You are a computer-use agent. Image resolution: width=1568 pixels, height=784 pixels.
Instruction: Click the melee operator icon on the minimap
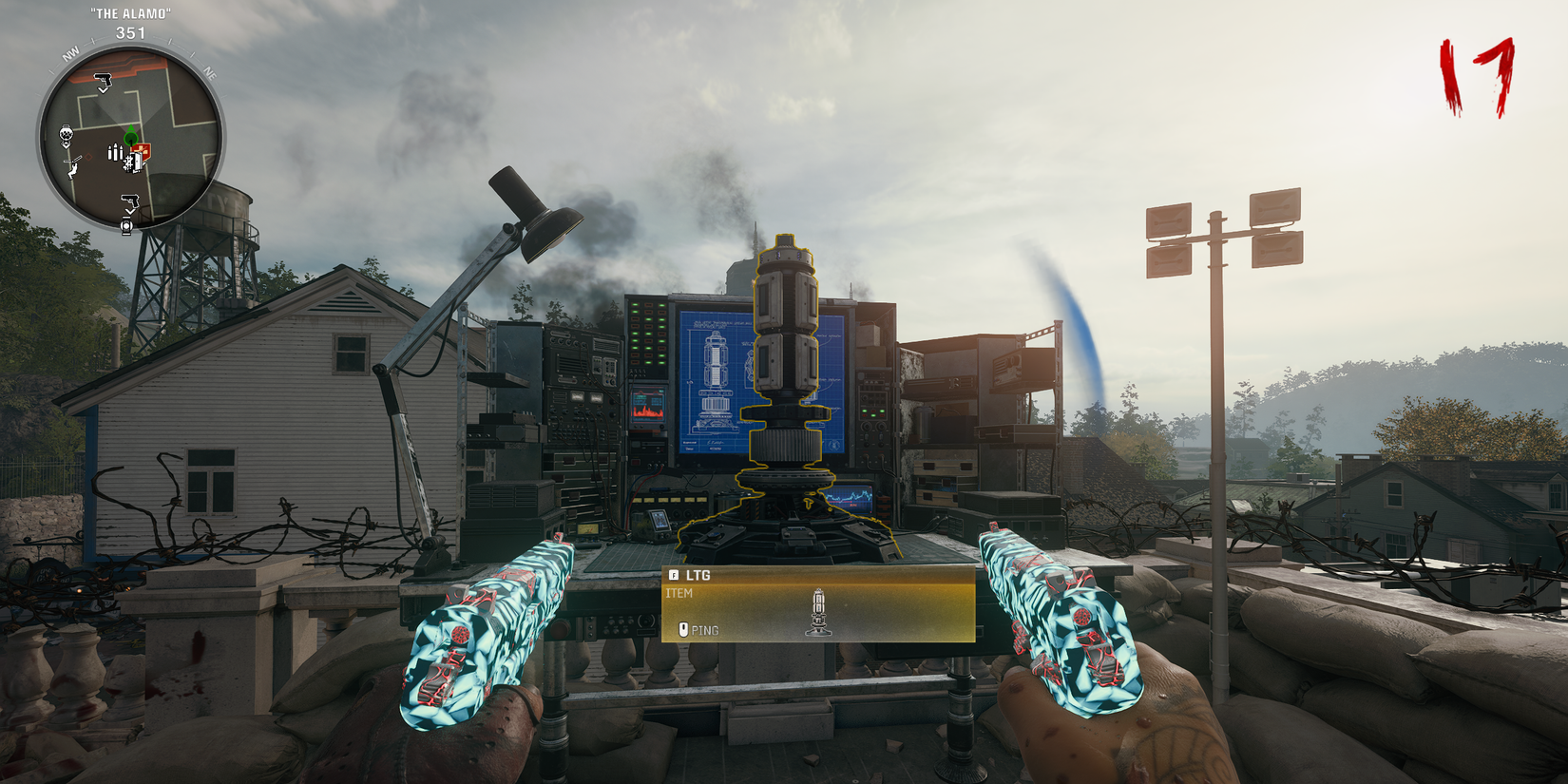(x=73, y=169)
